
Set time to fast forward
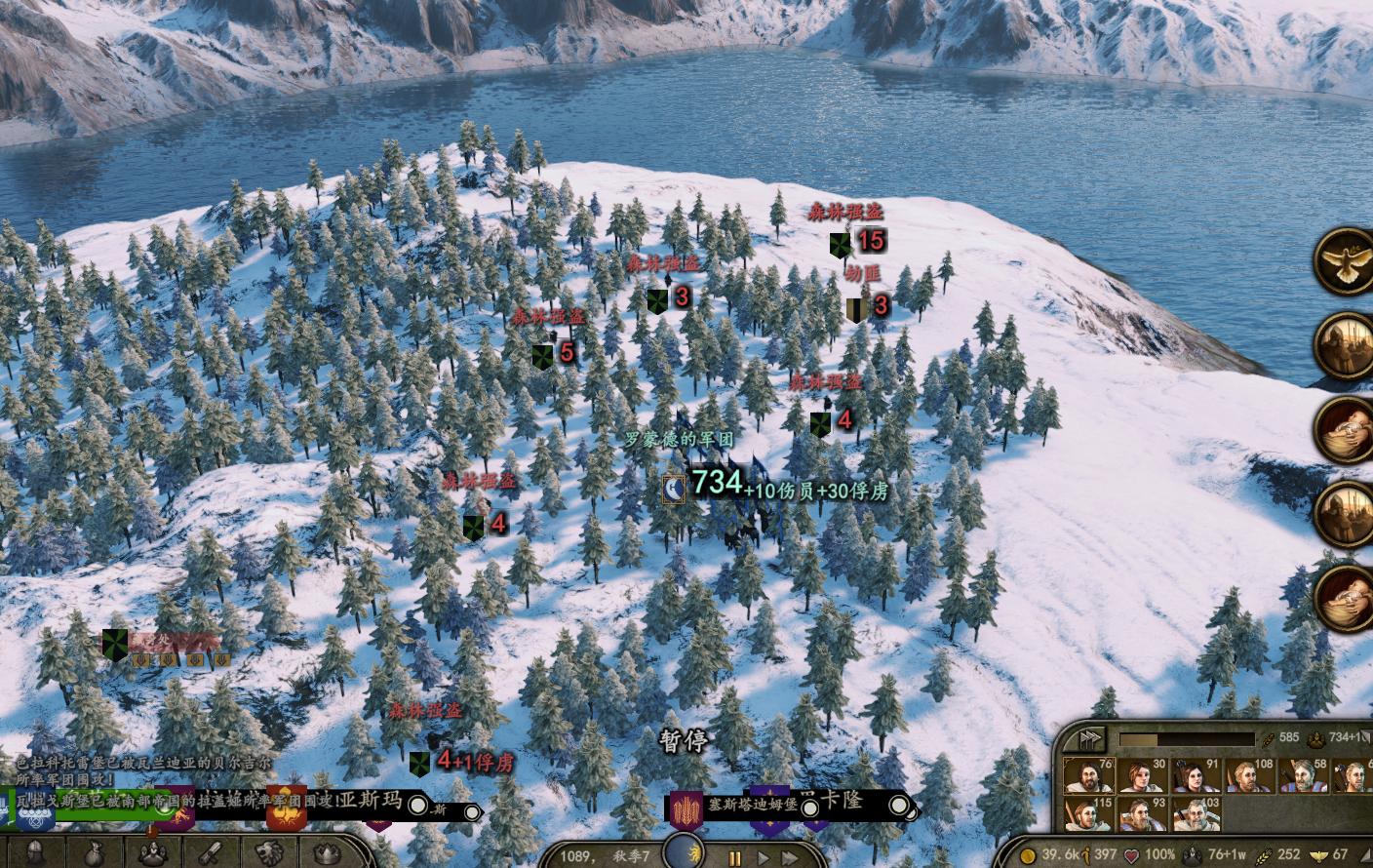(x=791, y=858)
